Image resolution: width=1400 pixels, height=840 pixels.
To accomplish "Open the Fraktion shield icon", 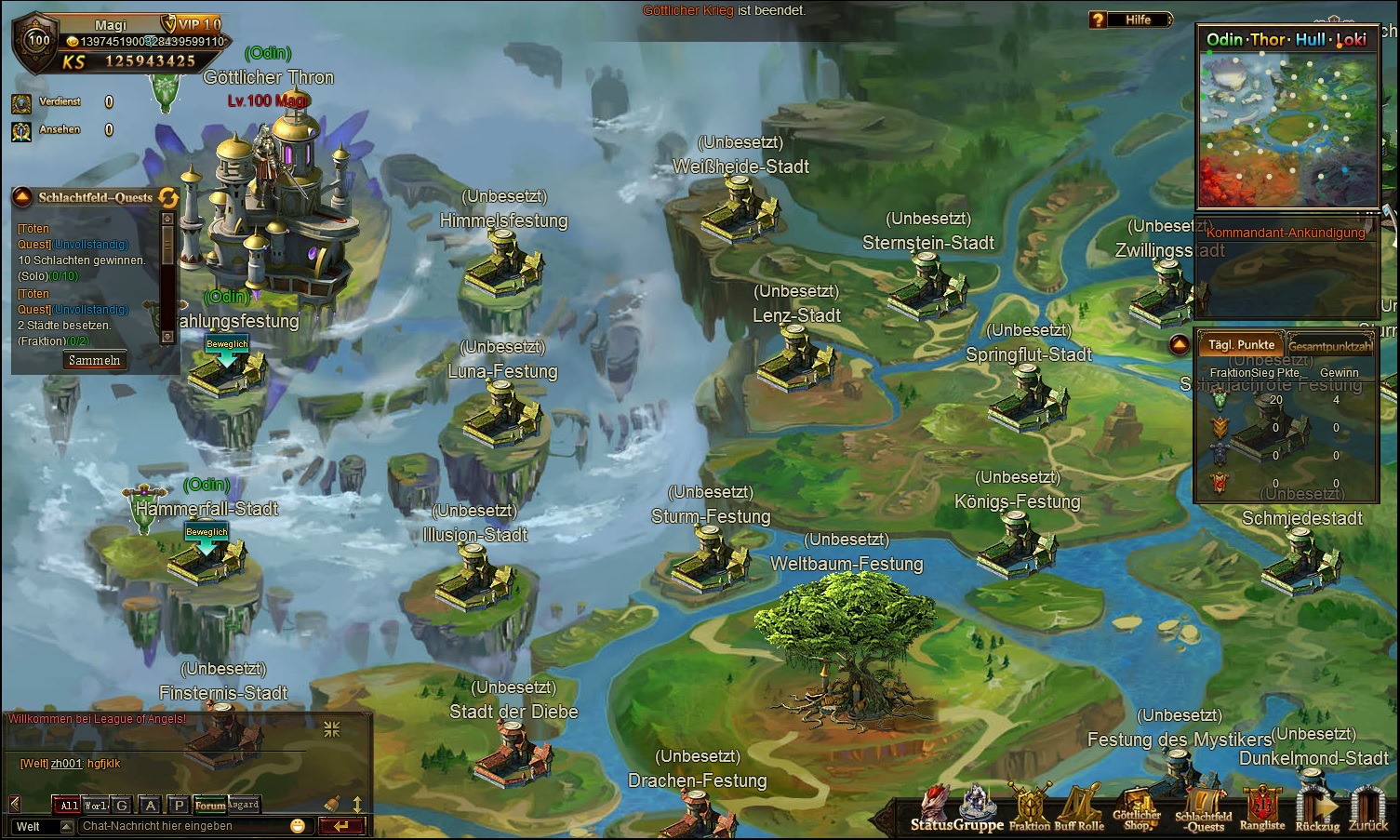I will (x=1029, y=807).
